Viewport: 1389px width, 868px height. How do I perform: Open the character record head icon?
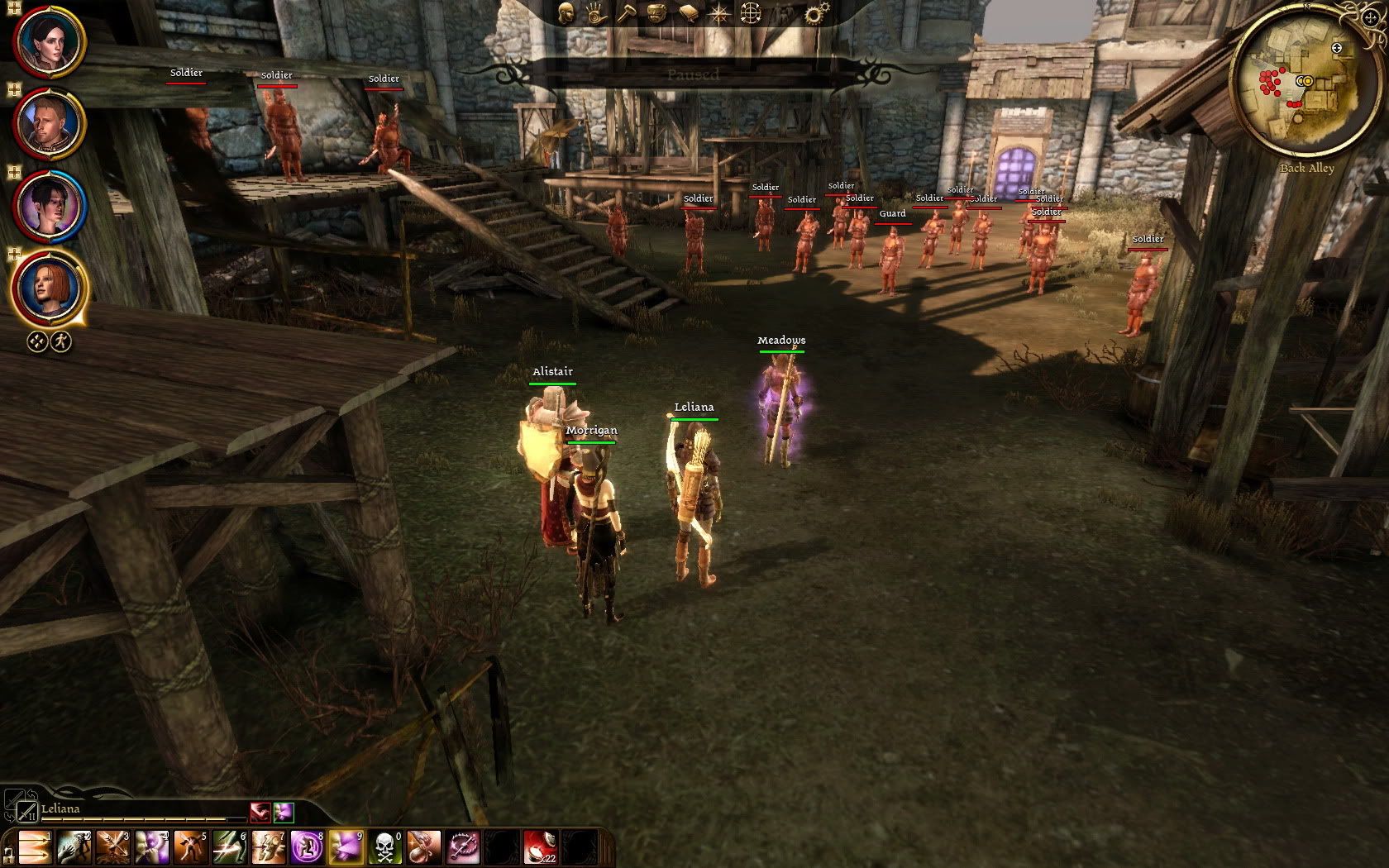coord(566,13)
